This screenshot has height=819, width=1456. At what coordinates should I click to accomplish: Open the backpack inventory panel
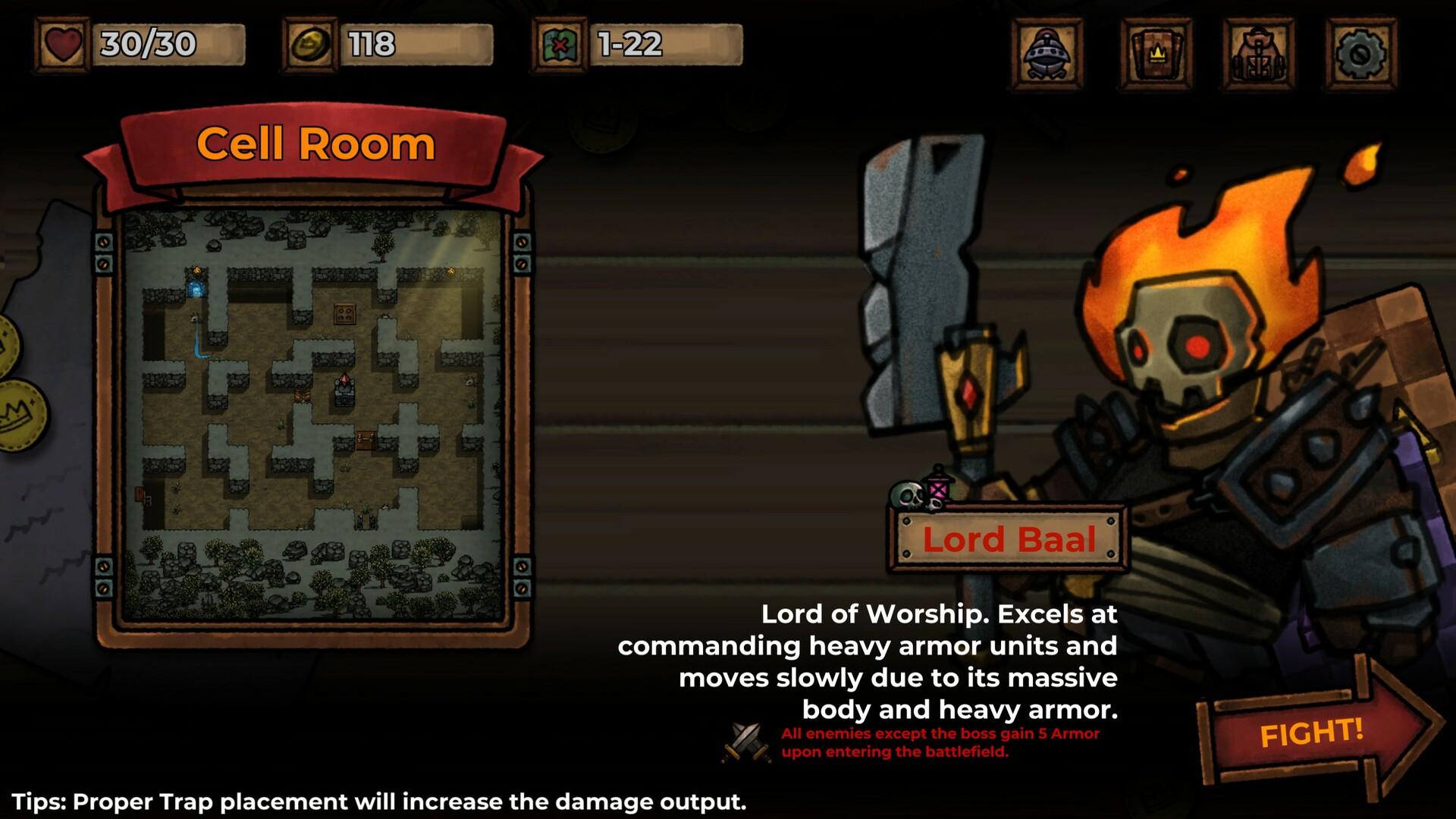[1259, 54]
